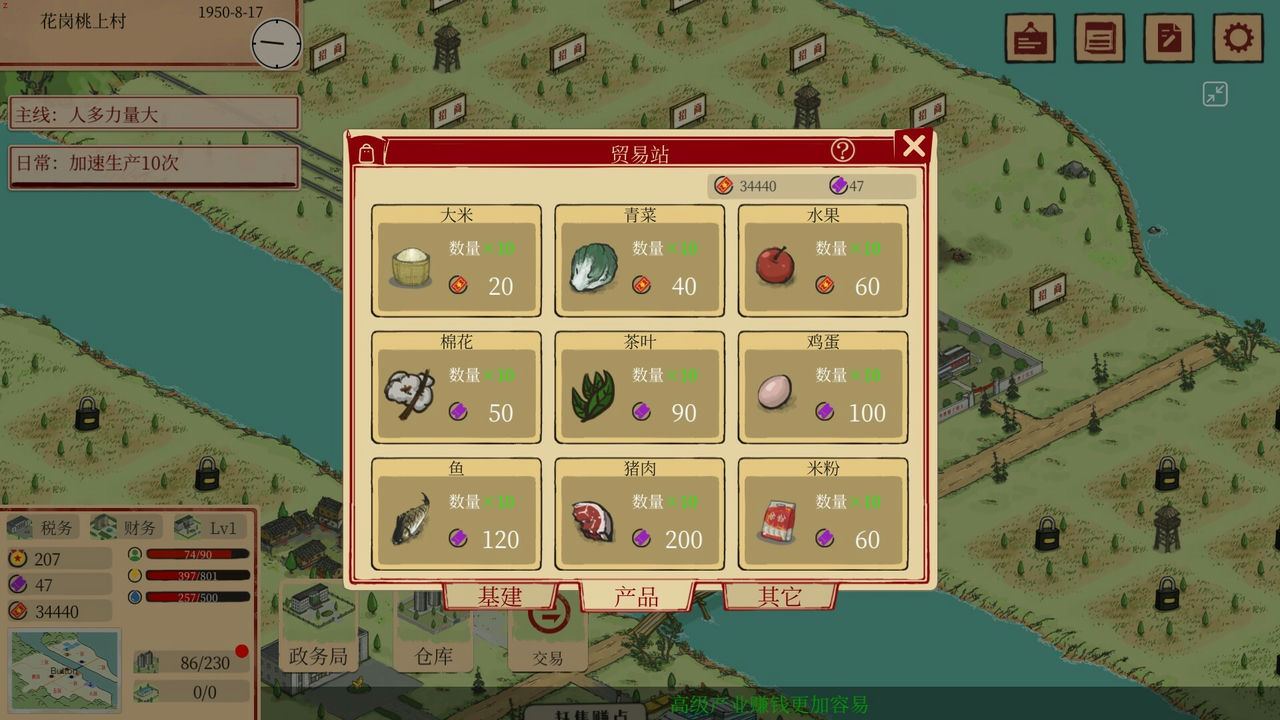Click the minimap in the corner
The image size is (1280, 720).
(x=65, y=669)
